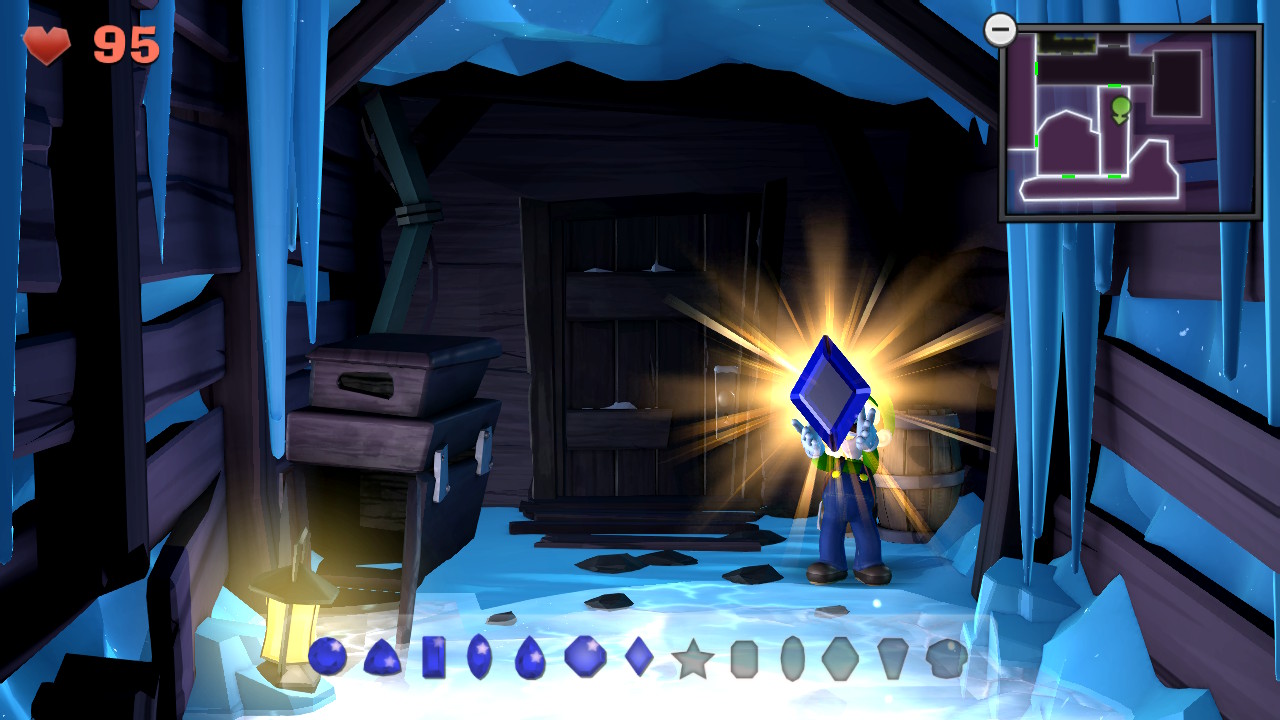
Task: Select the grayed-out hexagonal gem slot
Action: [839, 660]
